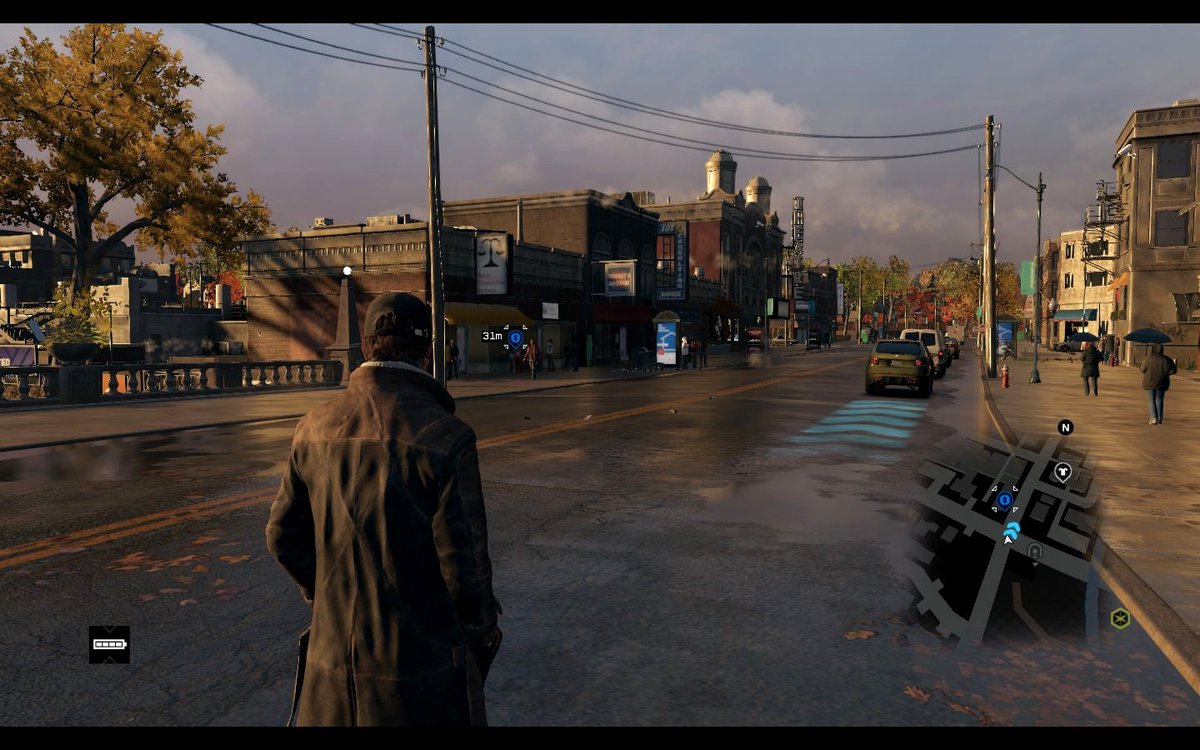The image size is (1200, 750).
Task: Select the gray pin marker on the minimap
Action: tap(1035, 550)
